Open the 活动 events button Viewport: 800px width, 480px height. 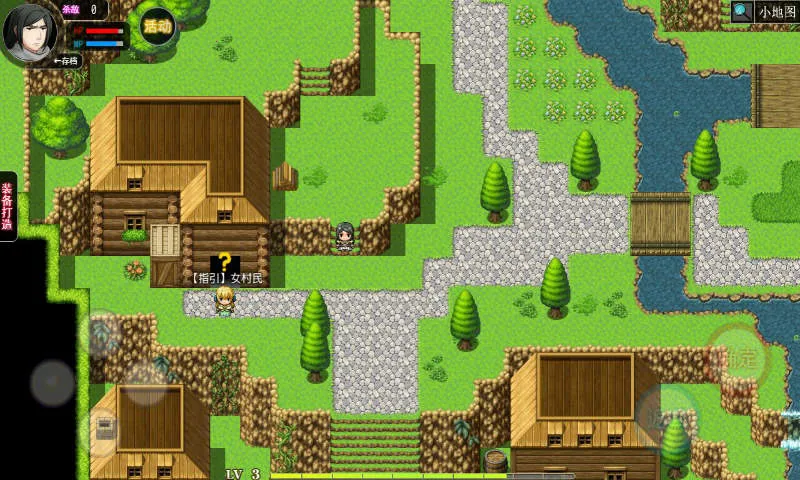(x=157, y=25)
